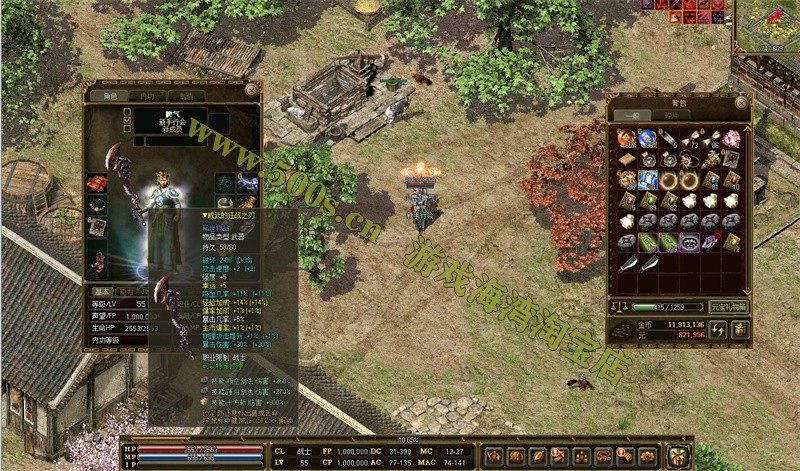This screenshot has height=471, width=800.
Task: Click the minimap in the corner
Action: click(766, 25)
